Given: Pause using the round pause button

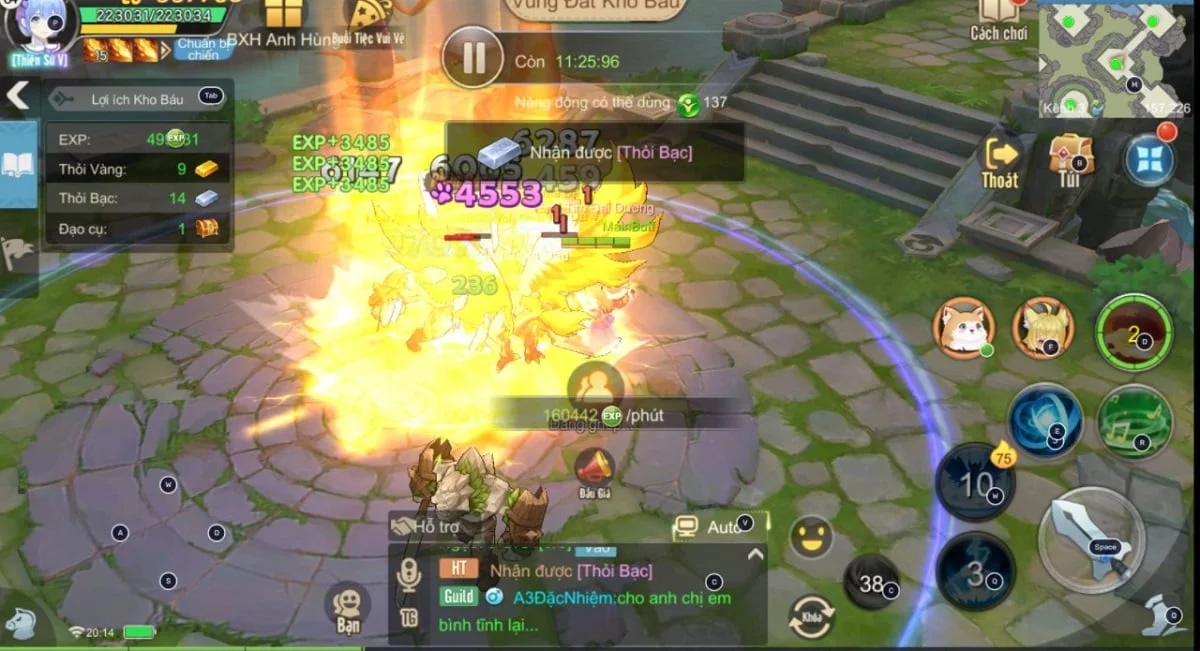Looking at the screenshot, I should pyautogui.click(x=472, y=58).
